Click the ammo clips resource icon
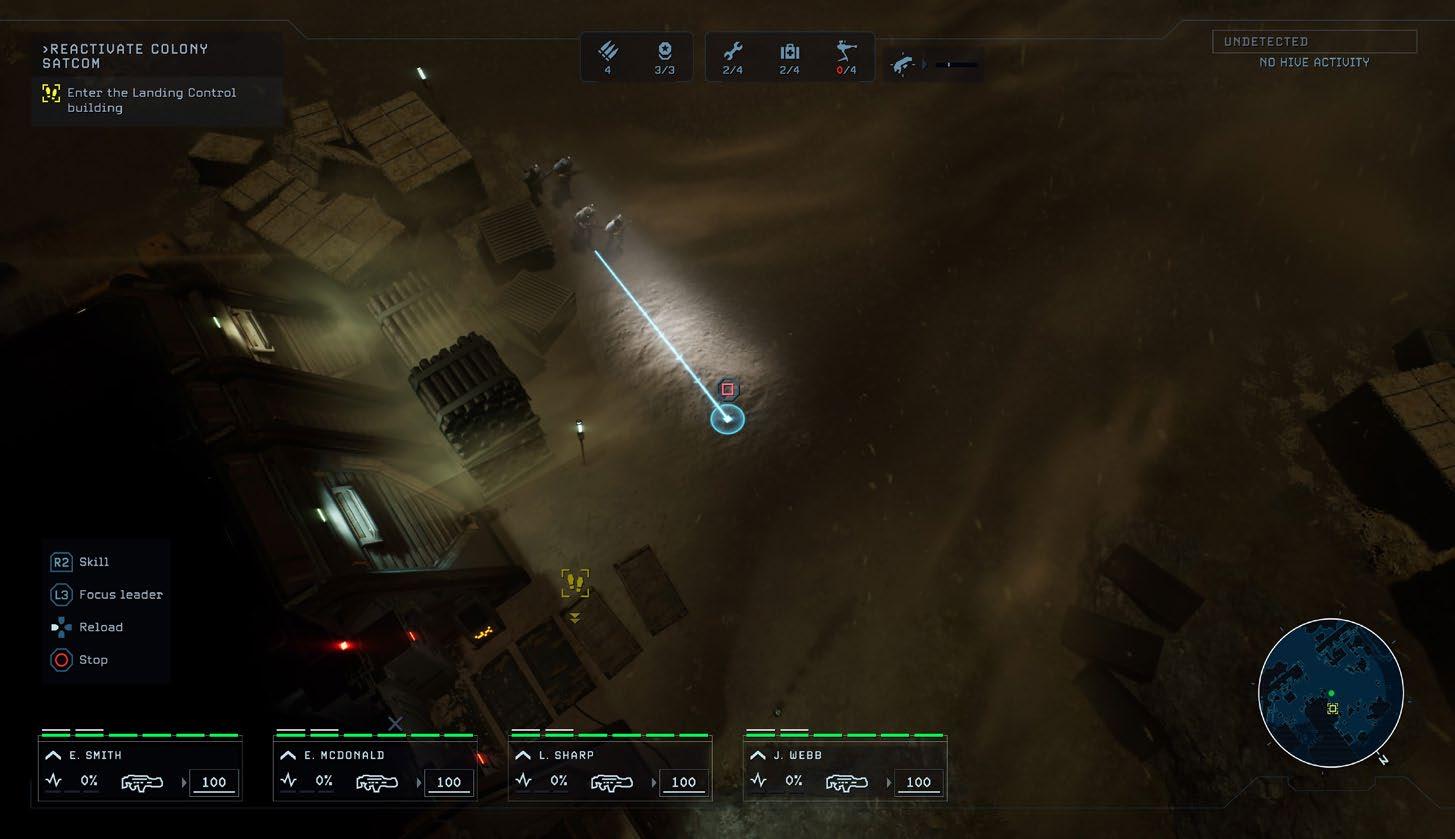Screen dimensions: 1455x839 608,52
